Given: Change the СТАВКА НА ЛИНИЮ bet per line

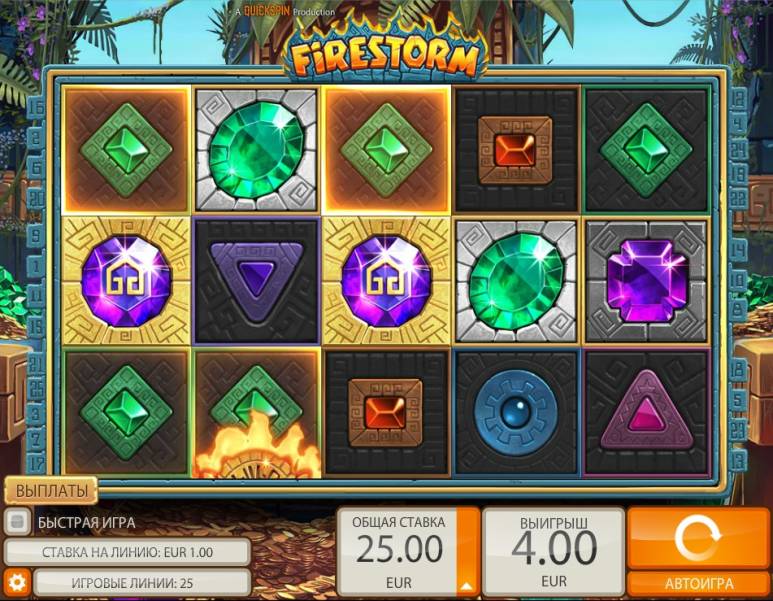Looking at the screenshot, I should point(127,552).
